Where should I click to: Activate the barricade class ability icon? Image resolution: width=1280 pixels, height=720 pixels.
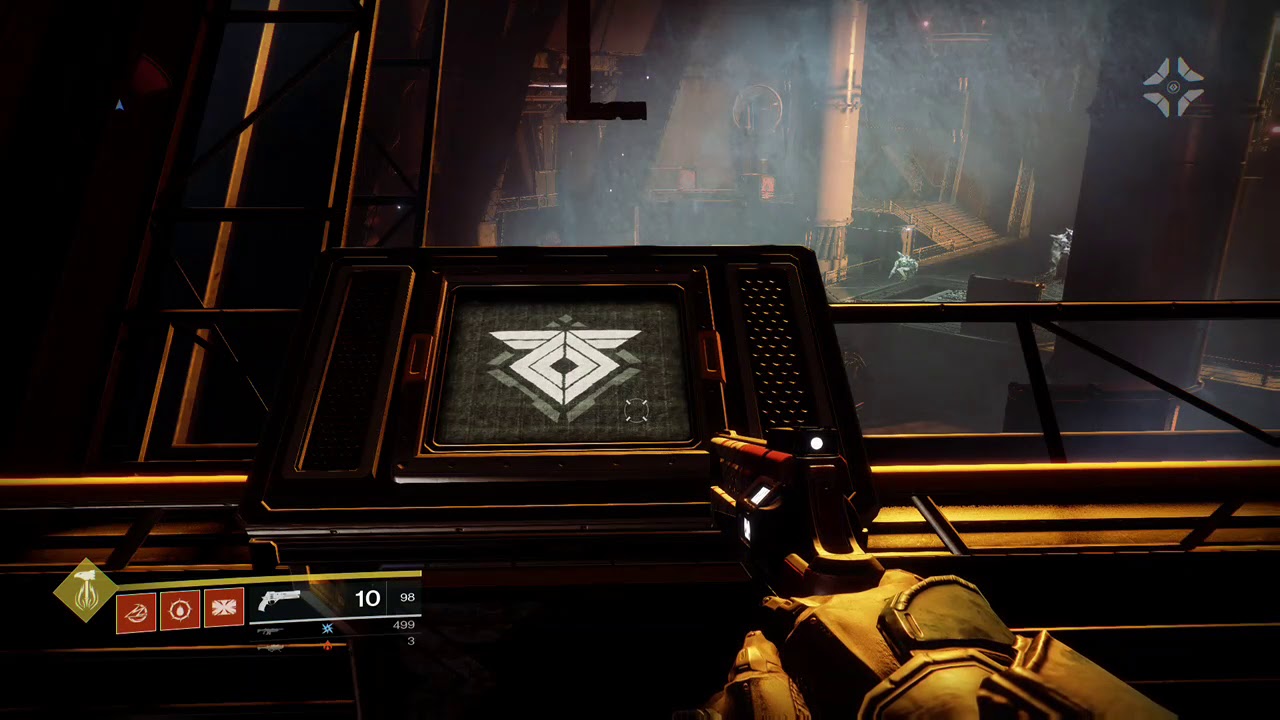click(224, 609)
